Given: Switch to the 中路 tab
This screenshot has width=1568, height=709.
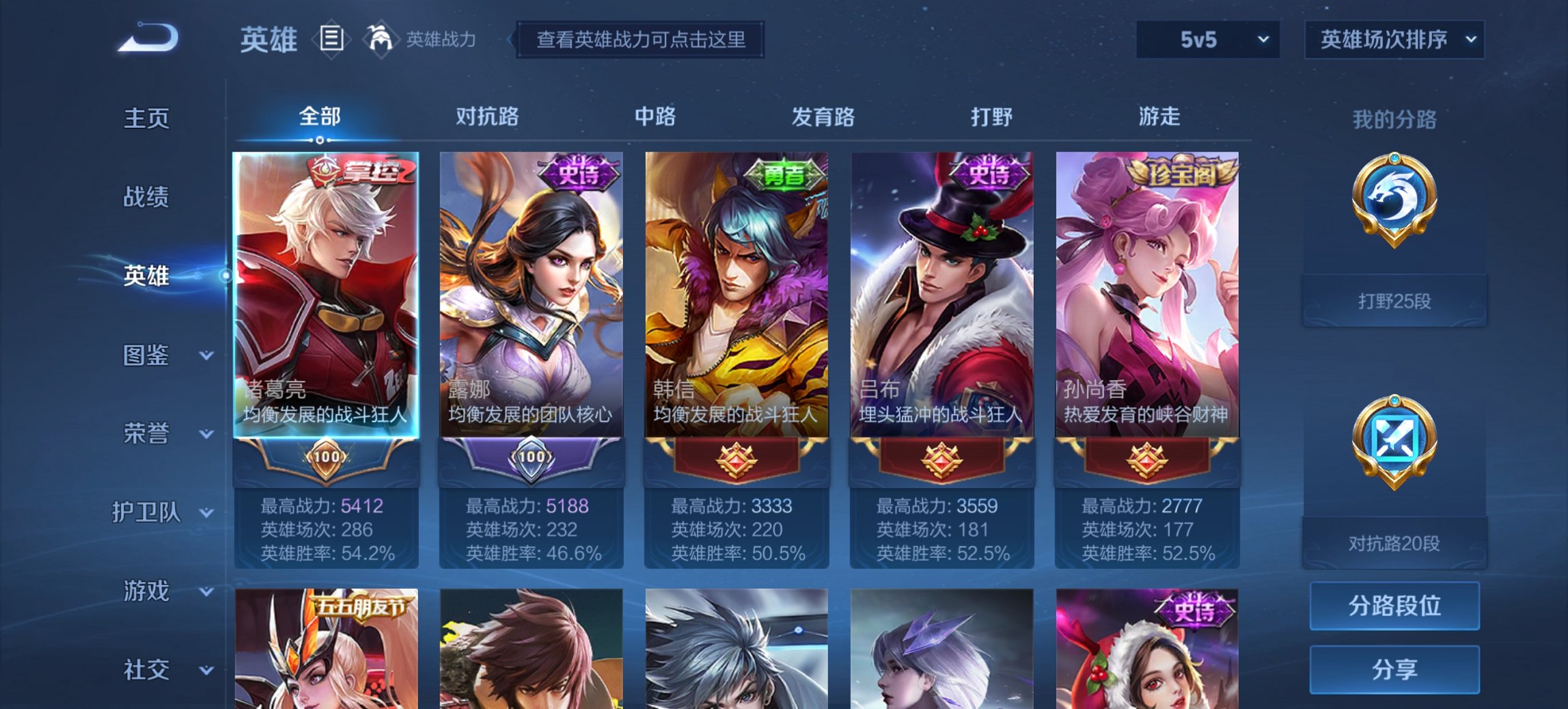Looking at the screenshot, I should pos(653,118).
